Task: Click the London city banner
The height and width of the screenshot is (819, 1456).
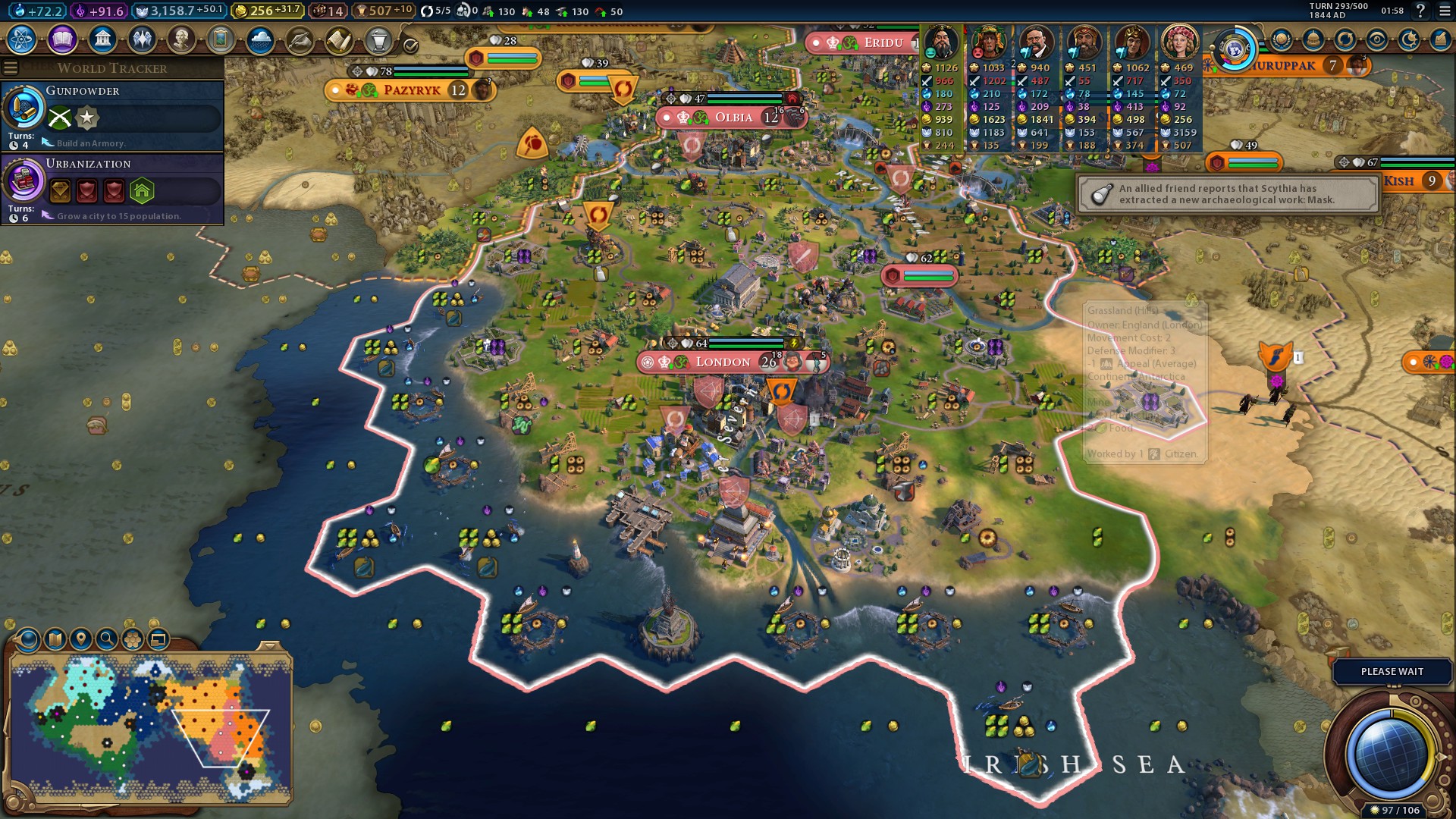Action: pos(723,362)
